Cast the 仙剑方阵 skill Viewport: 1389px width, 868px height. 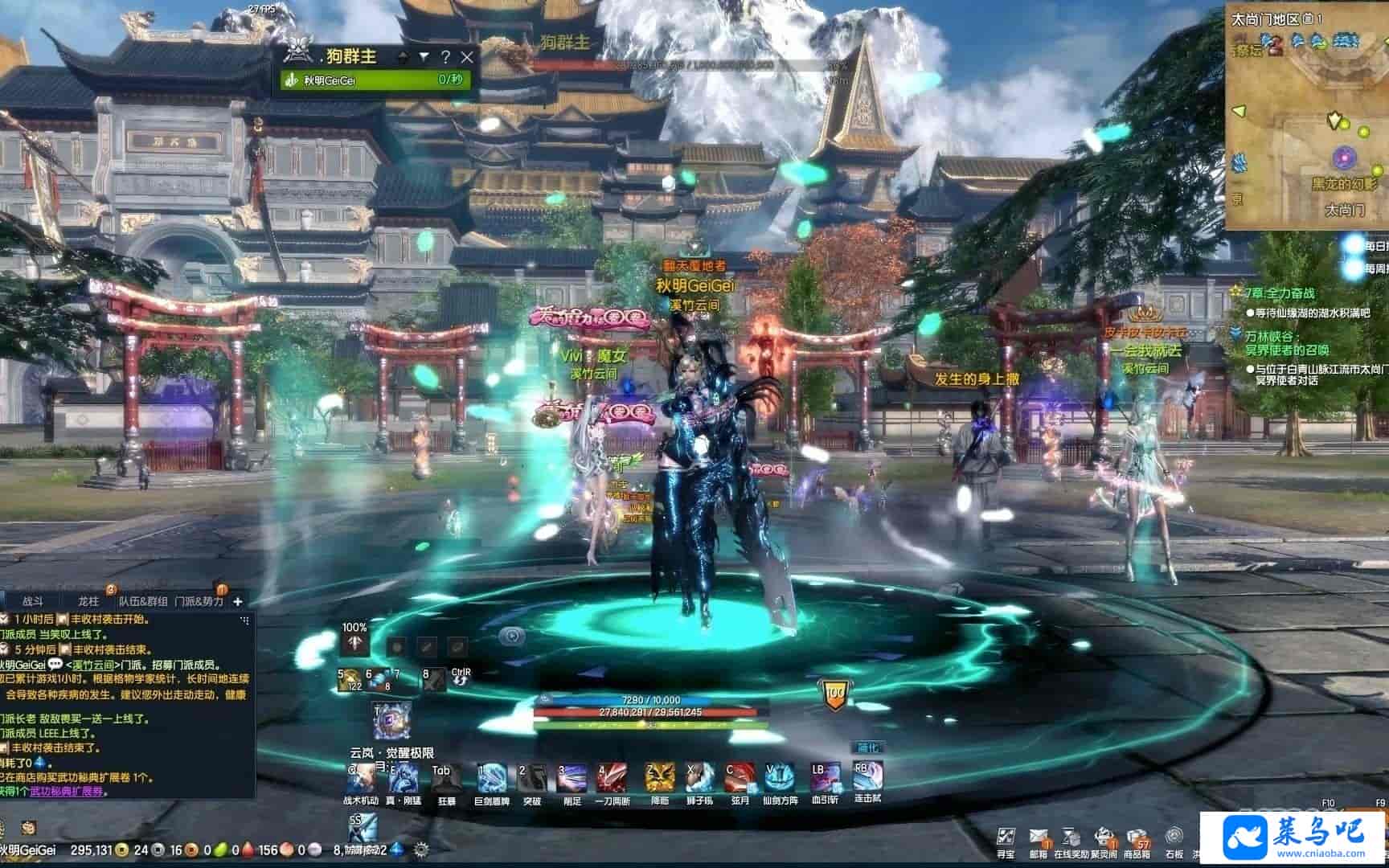(x=780, y=779)
